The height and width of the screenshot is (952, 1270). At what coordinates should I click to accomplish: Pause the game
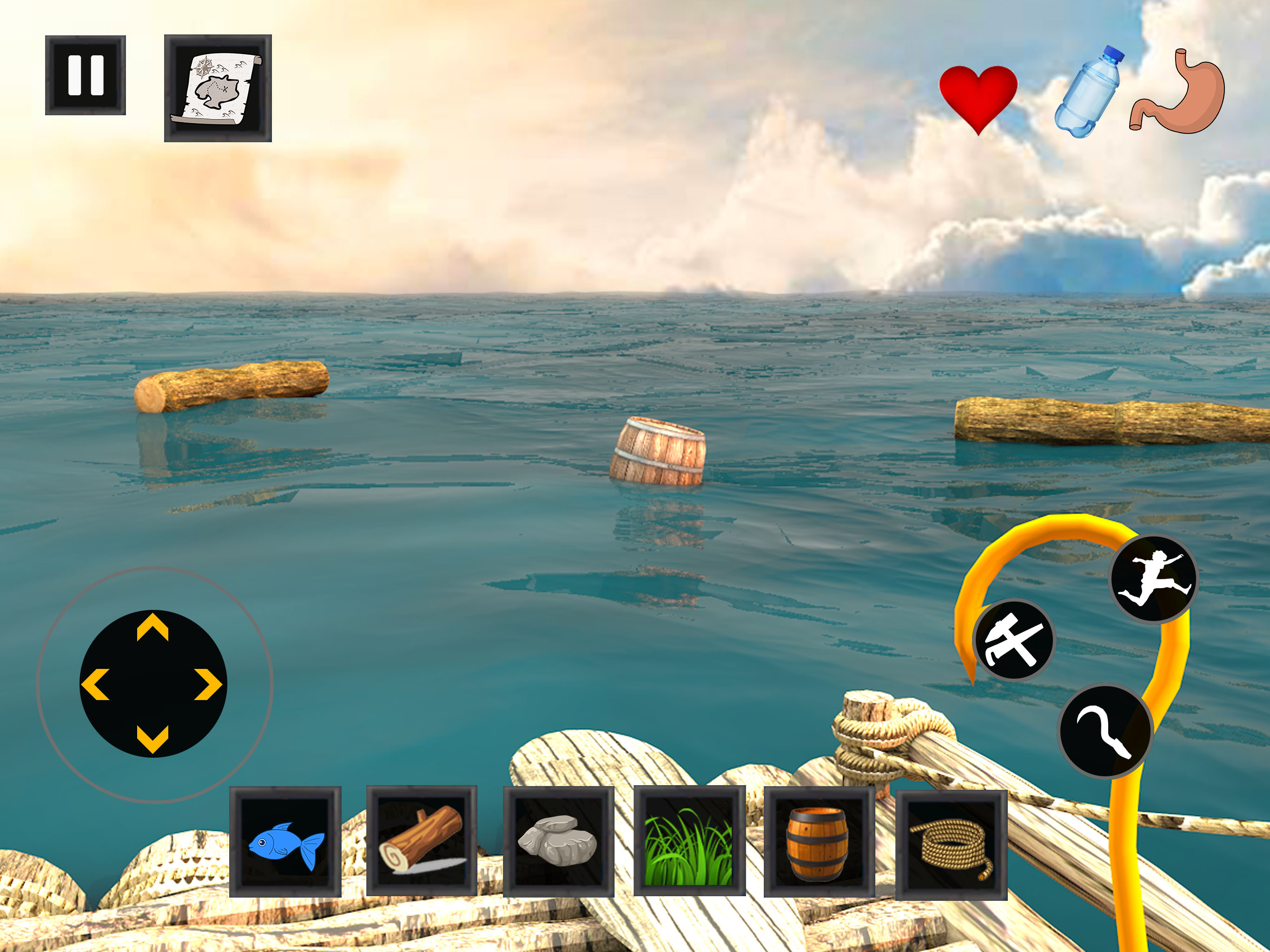tap(86, 75)
